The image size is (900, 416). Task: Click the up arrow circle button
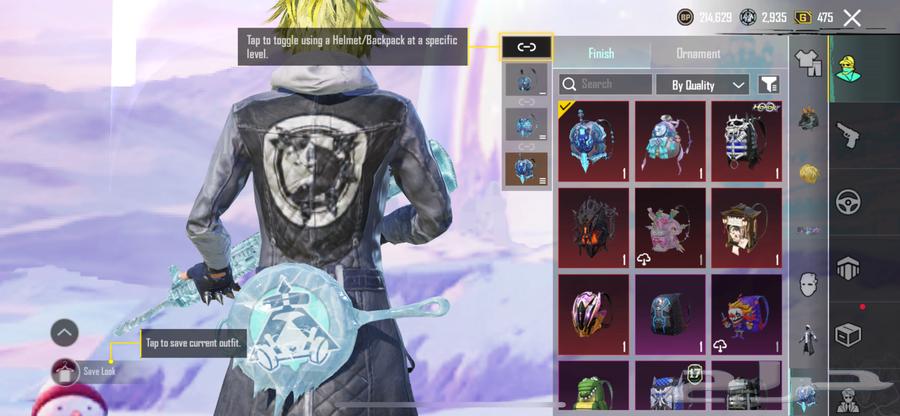64,332
